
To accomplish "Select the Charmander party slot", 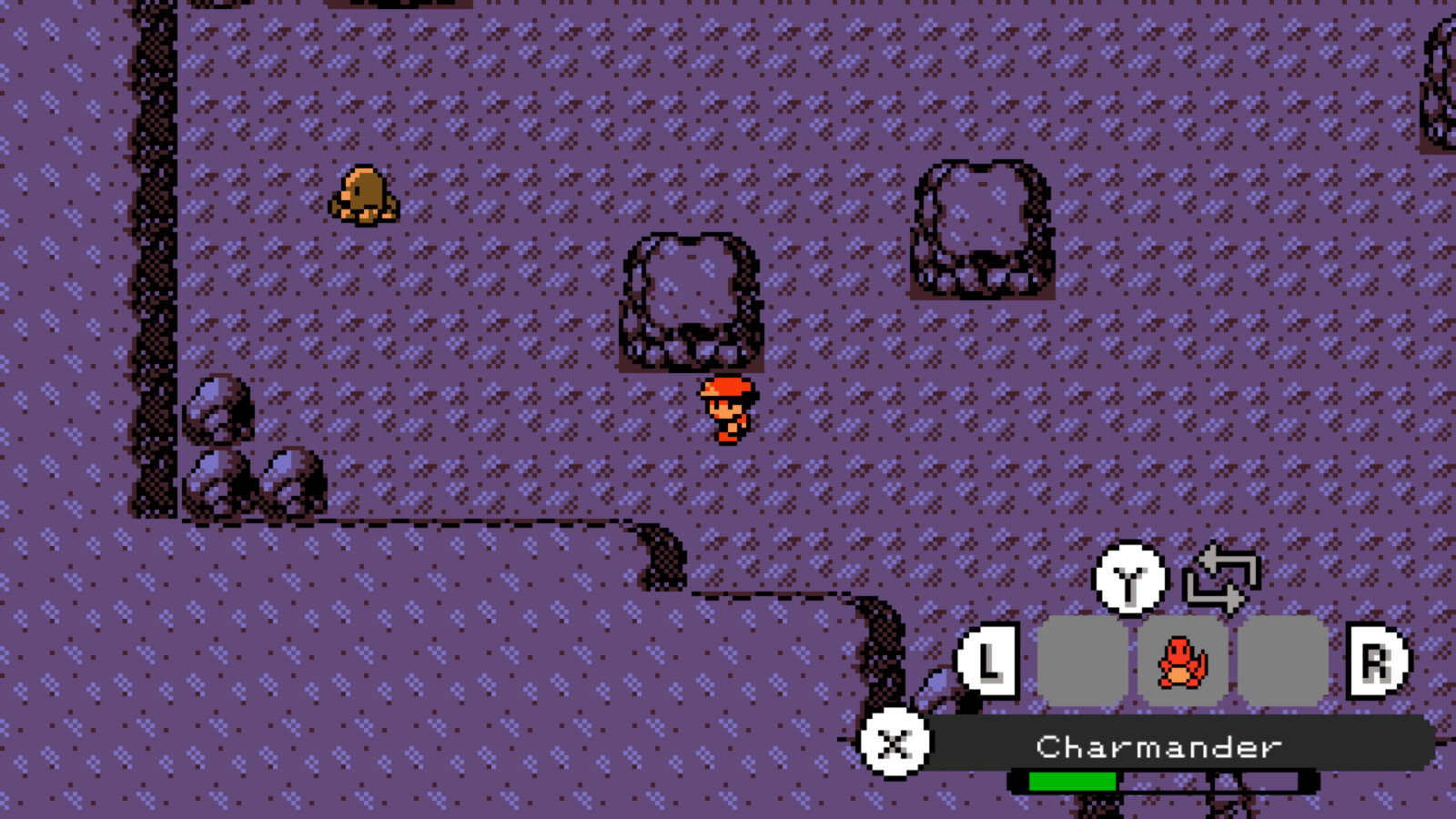I will coord(1181,662).
